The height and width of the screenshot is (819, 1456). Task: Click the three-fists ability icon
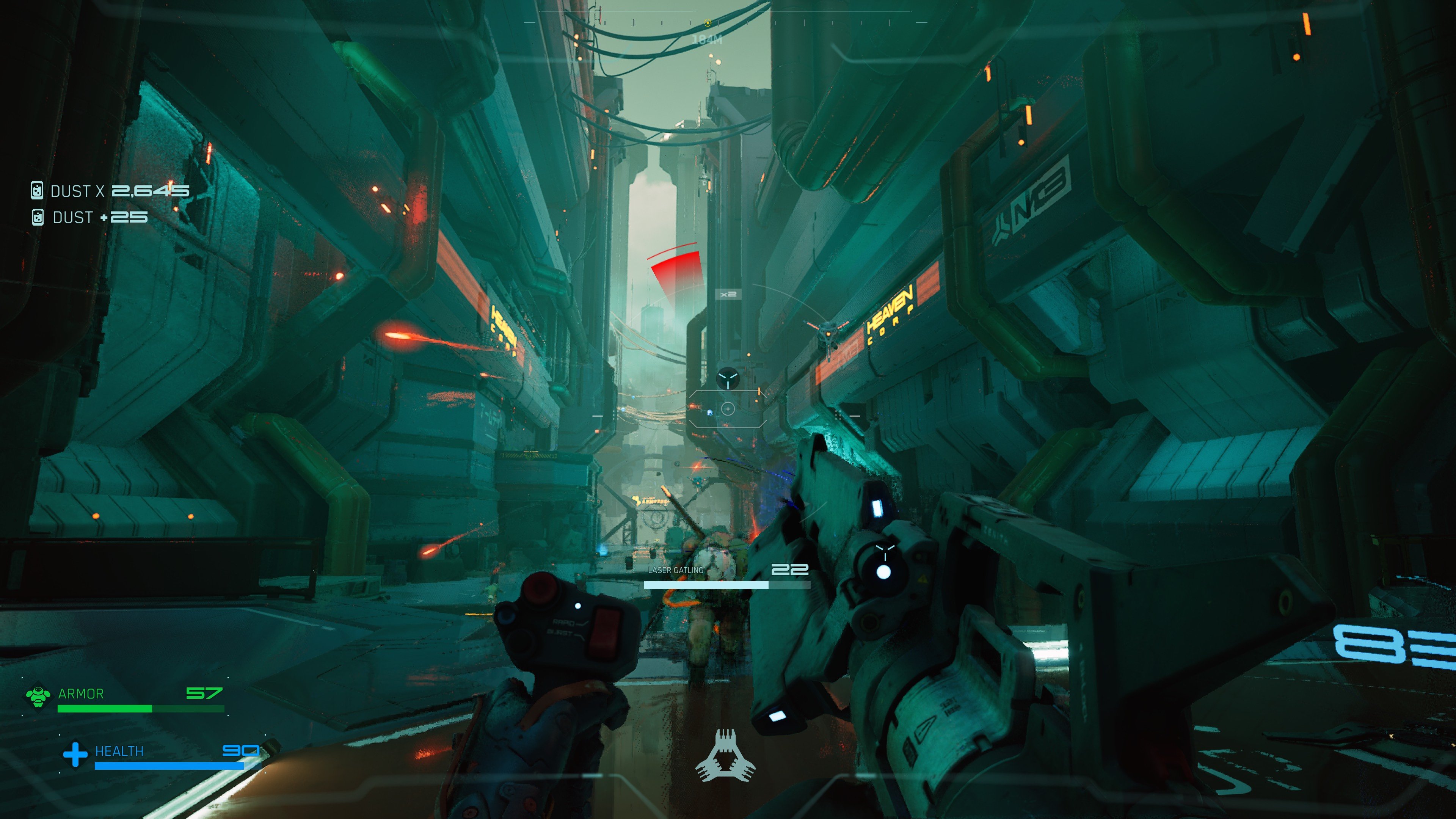coord(725,756)
